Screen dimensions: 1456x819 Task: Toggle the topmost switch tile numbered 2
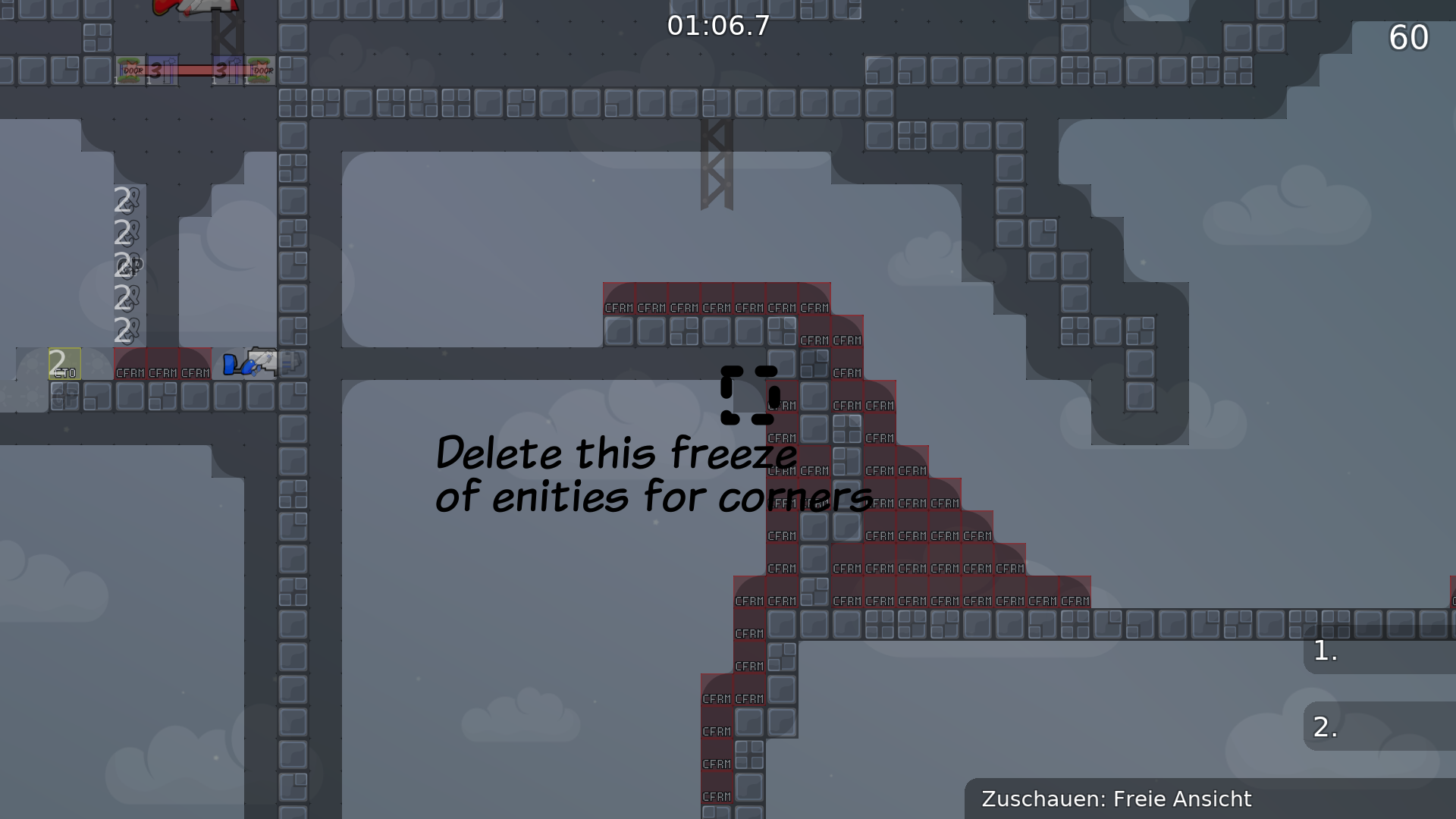(124, 201)
